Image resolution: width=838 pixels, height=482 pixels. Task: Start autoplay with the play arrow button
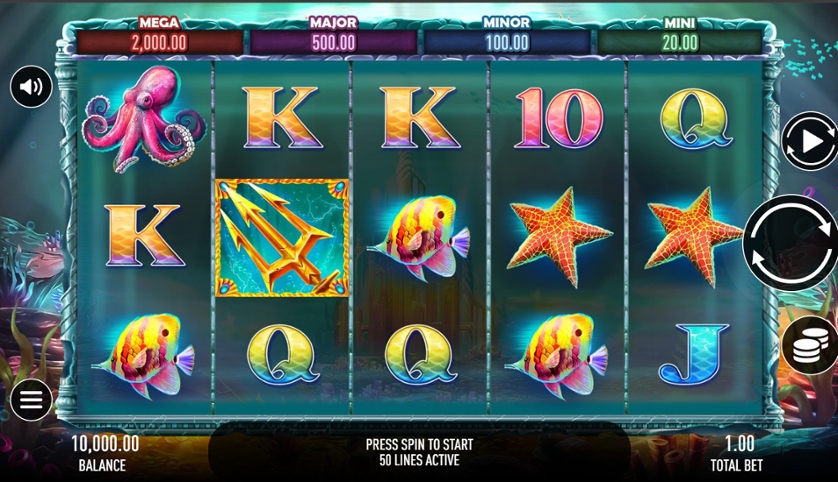coord(808,142)
